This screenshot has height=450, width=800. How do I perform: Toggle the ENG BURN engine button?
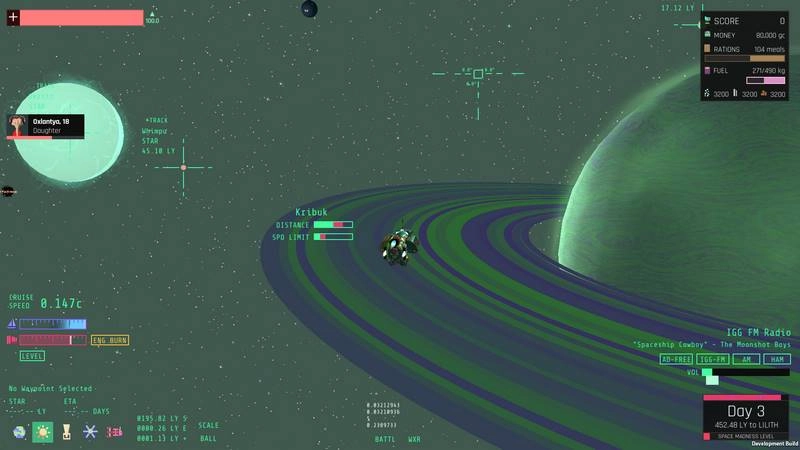(110, 340)
